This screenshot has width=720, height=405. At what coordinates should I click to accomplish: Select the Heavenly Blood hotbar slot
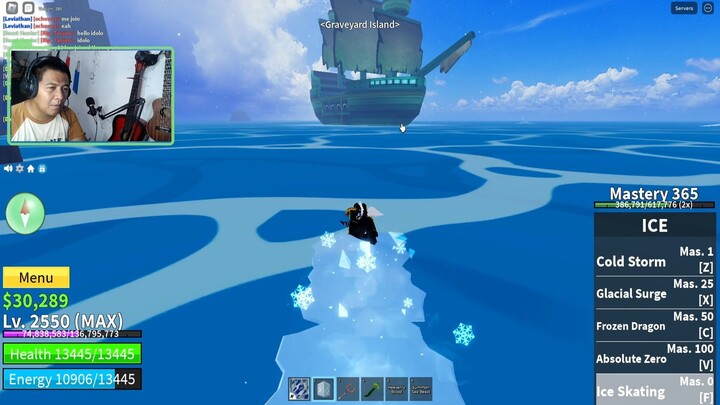tap(396, 389)
